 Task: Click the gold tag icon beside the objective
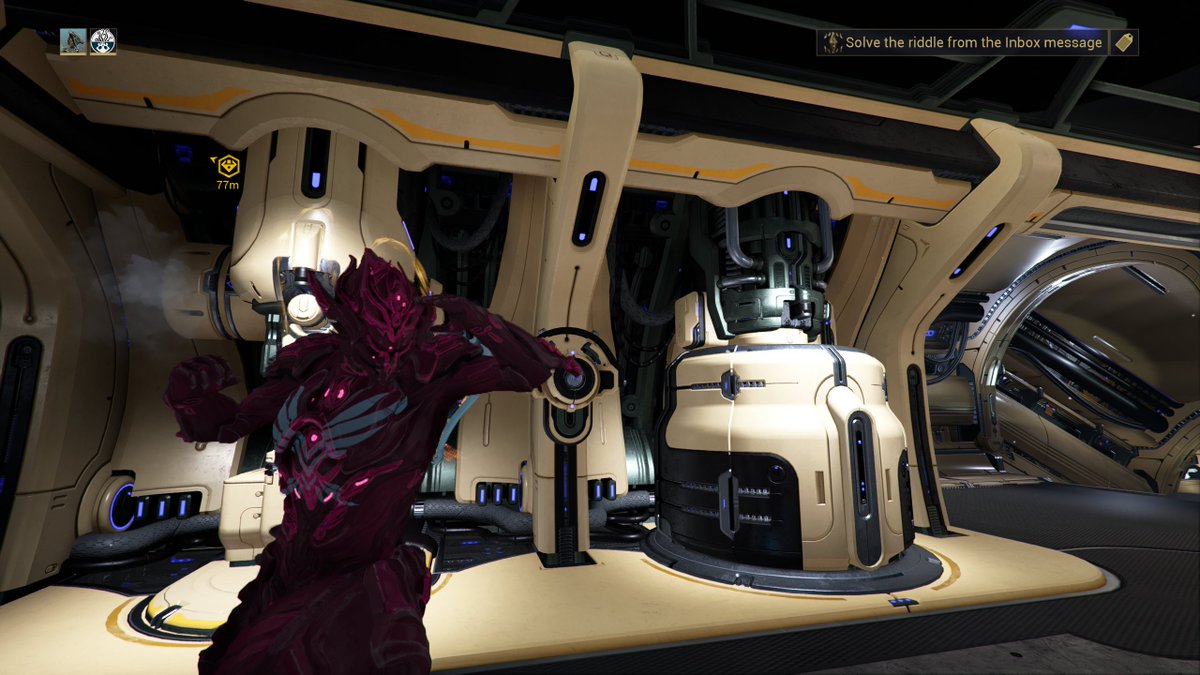pyautogui.click(x=1124, y=42)
